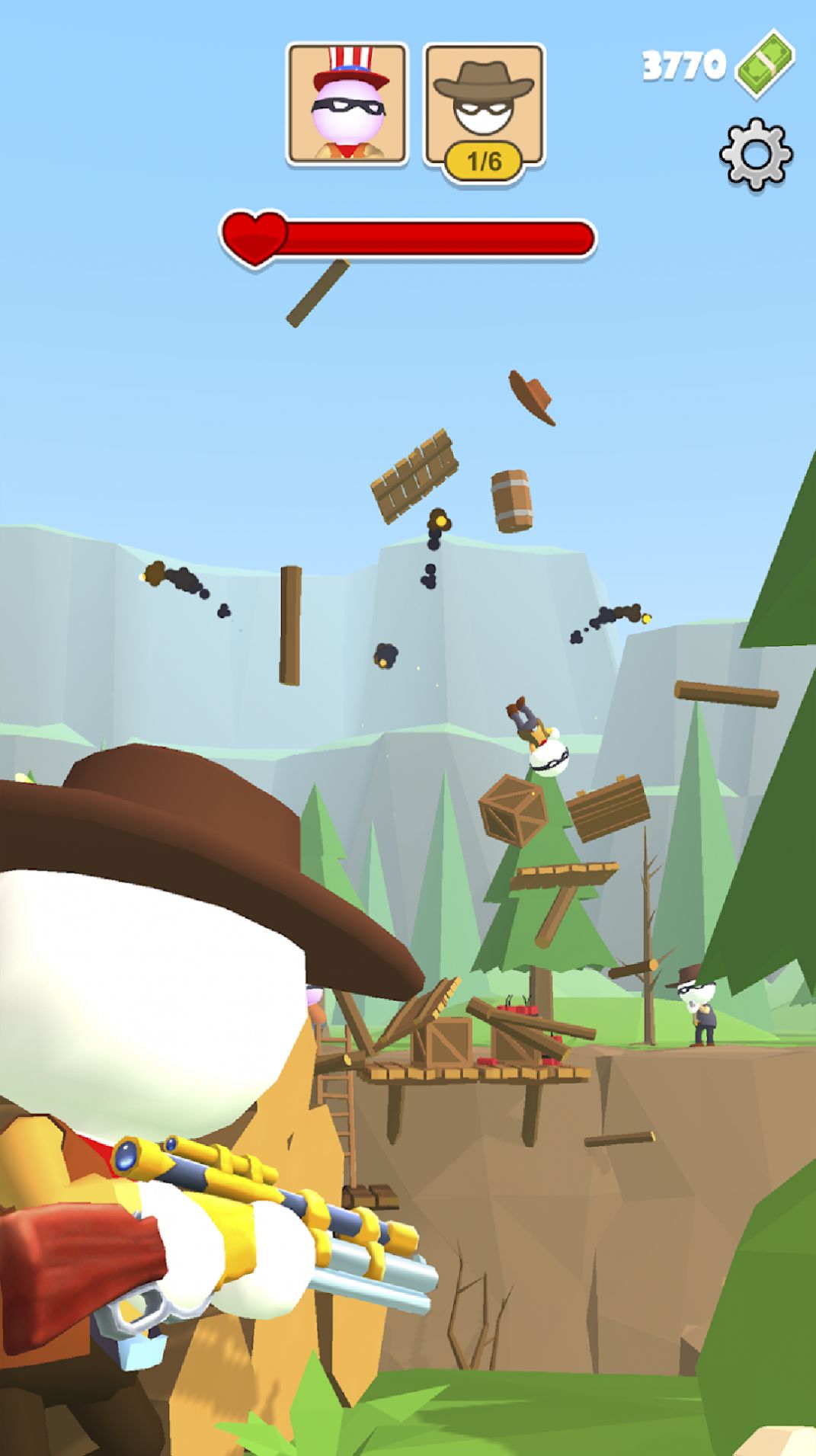Open the cash shop via green banknote icon
This screenshot has width=816, height=1456.
pyautogui.click(x=765, y=65)
